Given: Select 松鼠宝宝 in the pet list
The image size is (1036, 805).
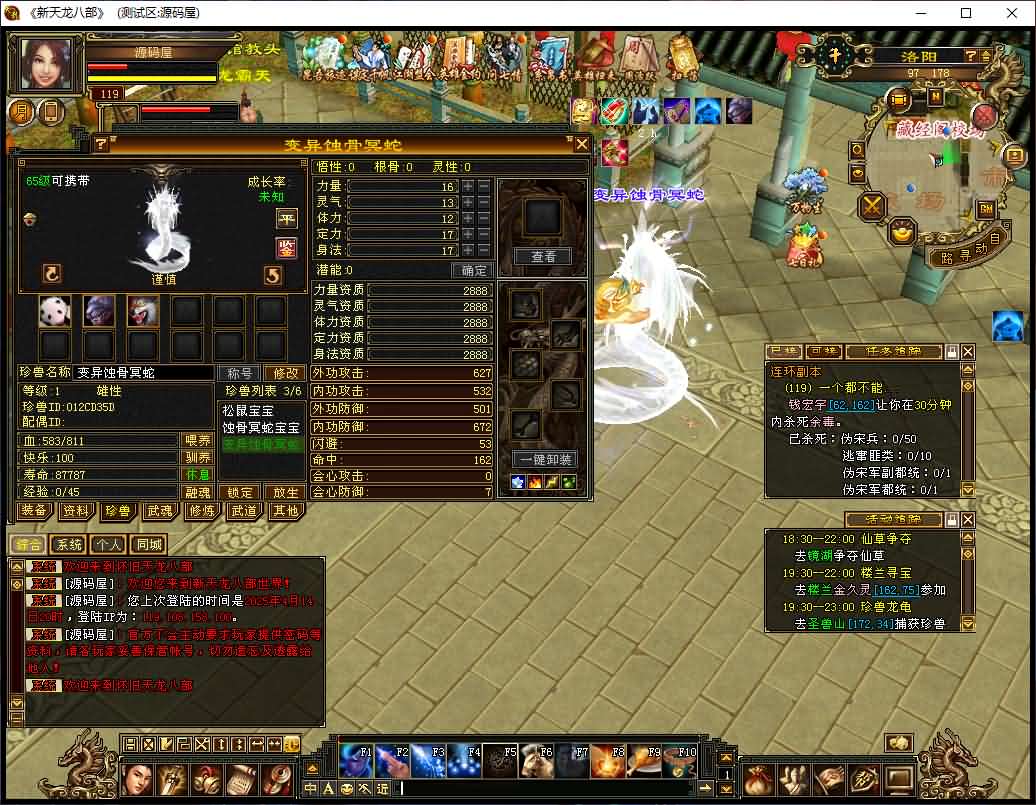Looking at the screenshot, I should point(248,411).
